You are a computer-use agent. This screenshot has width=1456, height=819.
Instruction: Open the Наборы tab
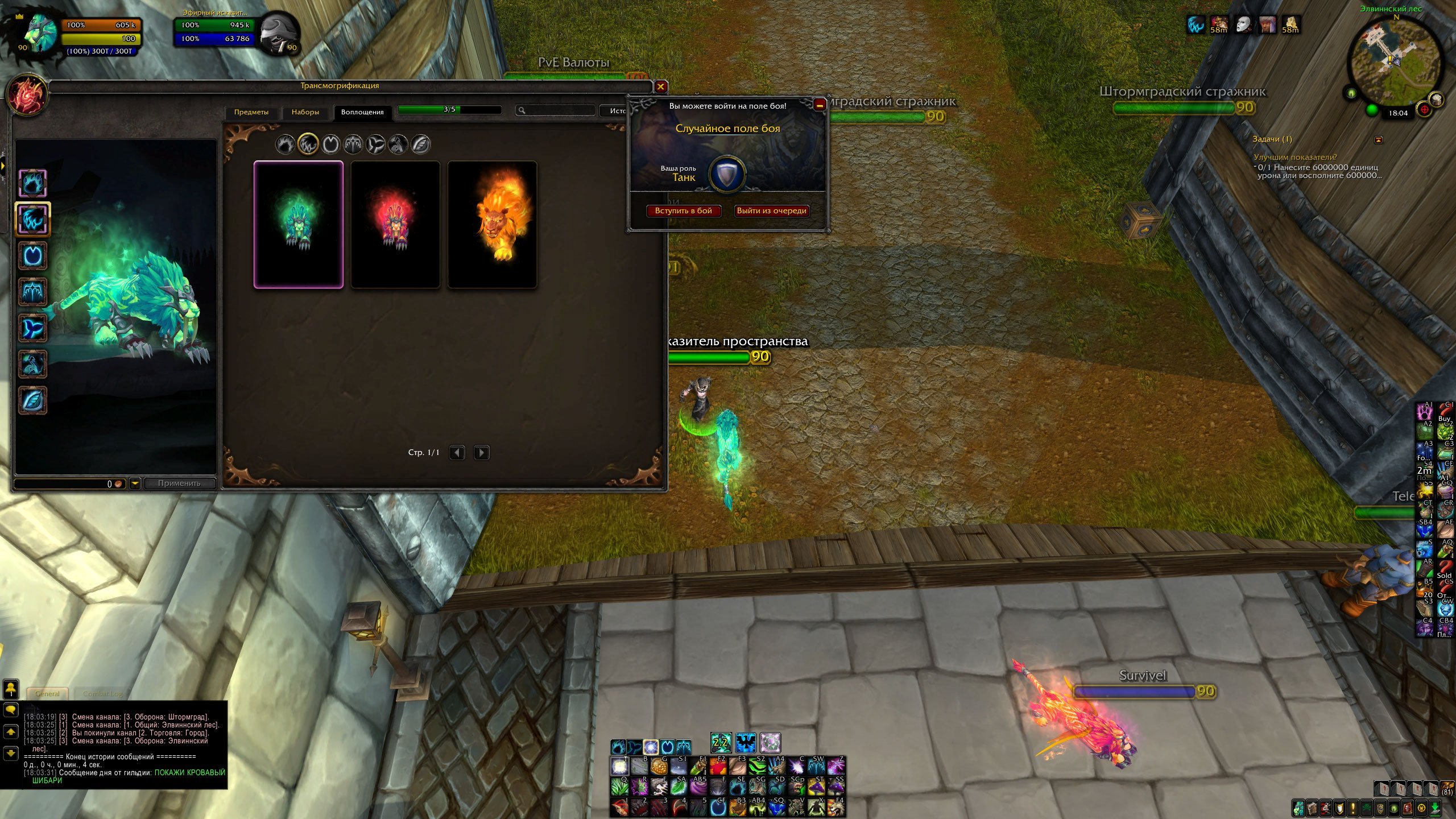305,112
